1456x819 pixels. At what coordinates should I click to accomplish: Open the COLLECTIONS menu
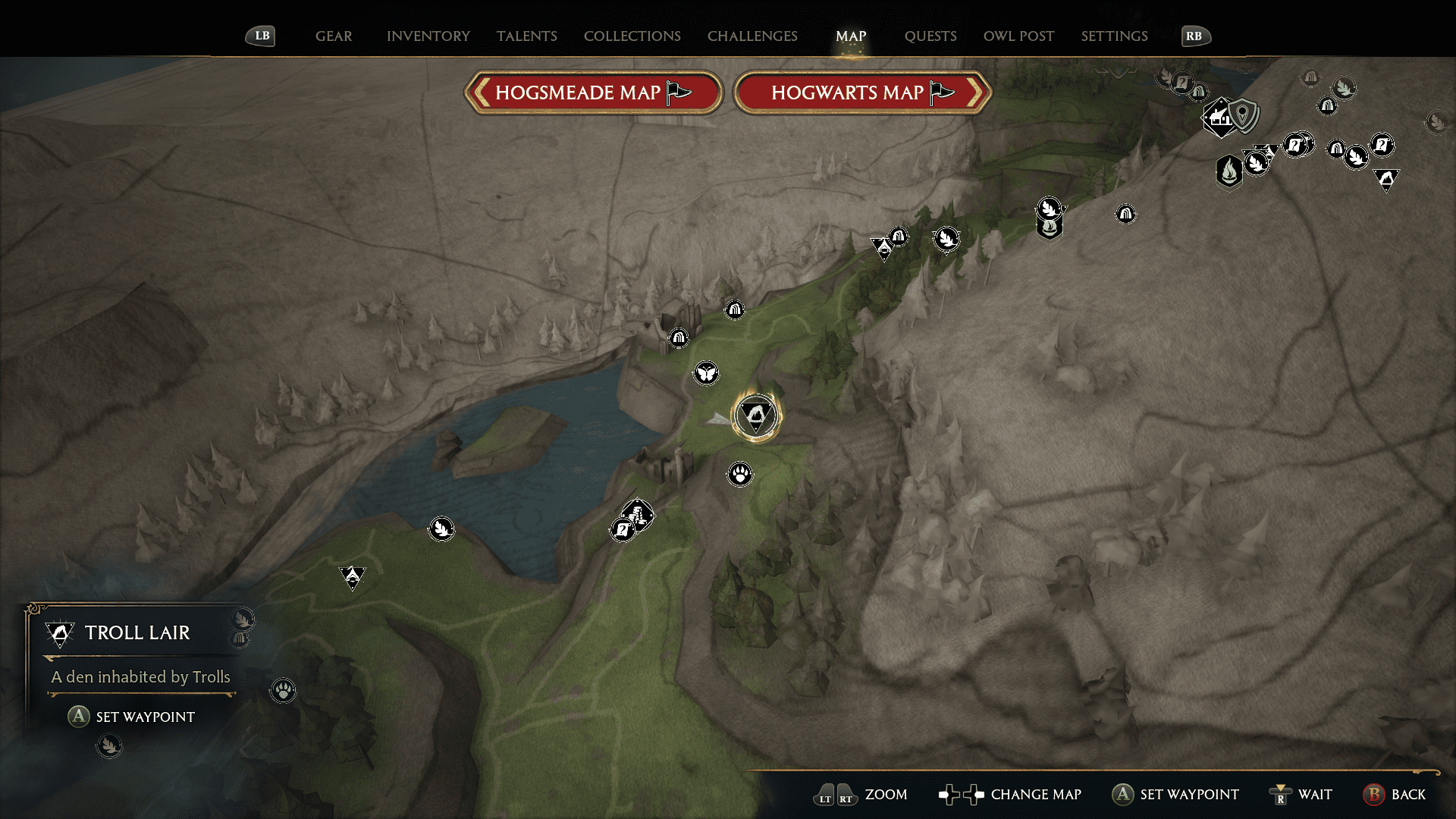click(x=632, y=36)
